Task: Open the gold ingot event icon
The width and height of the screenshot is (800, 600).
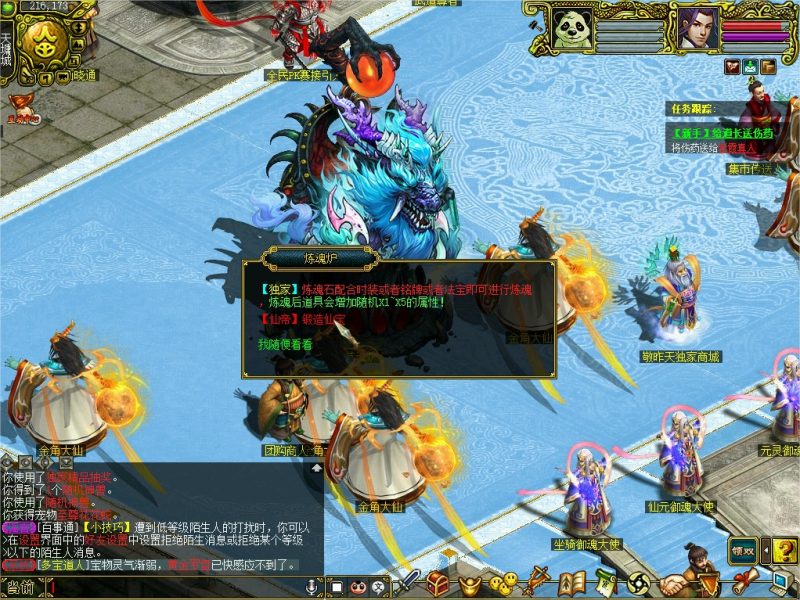Action: pos(469,583)
